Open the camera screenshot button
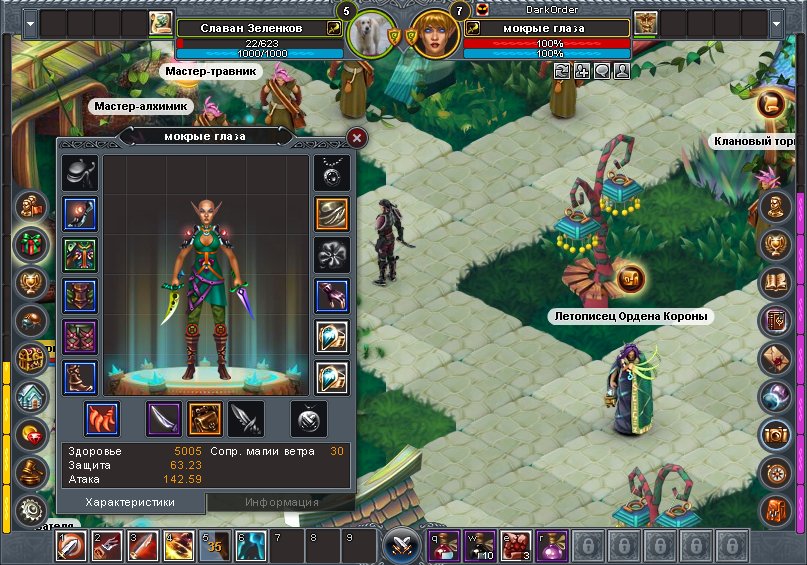Screen dimensions: 807x565 (x=776, y=433)
